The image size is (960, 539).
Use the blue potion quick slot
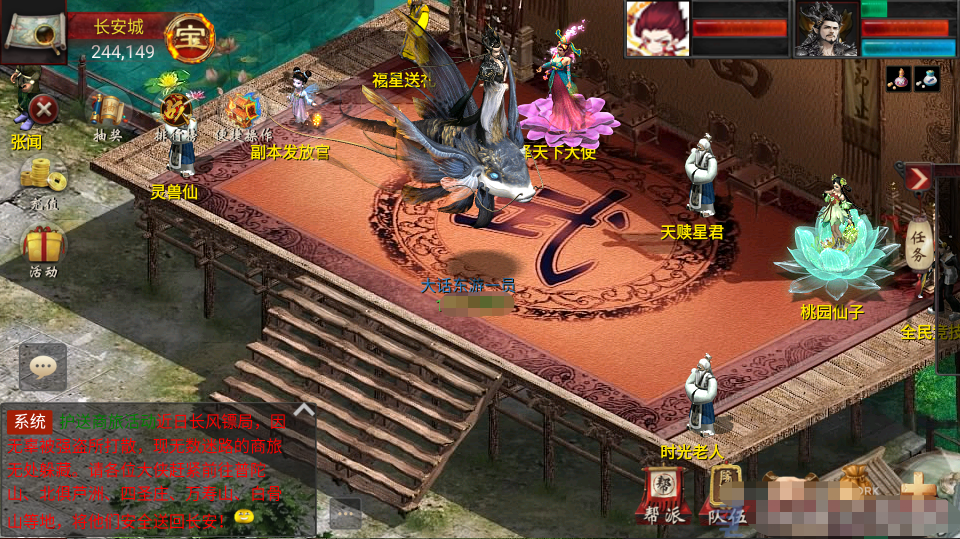(927, 80)
